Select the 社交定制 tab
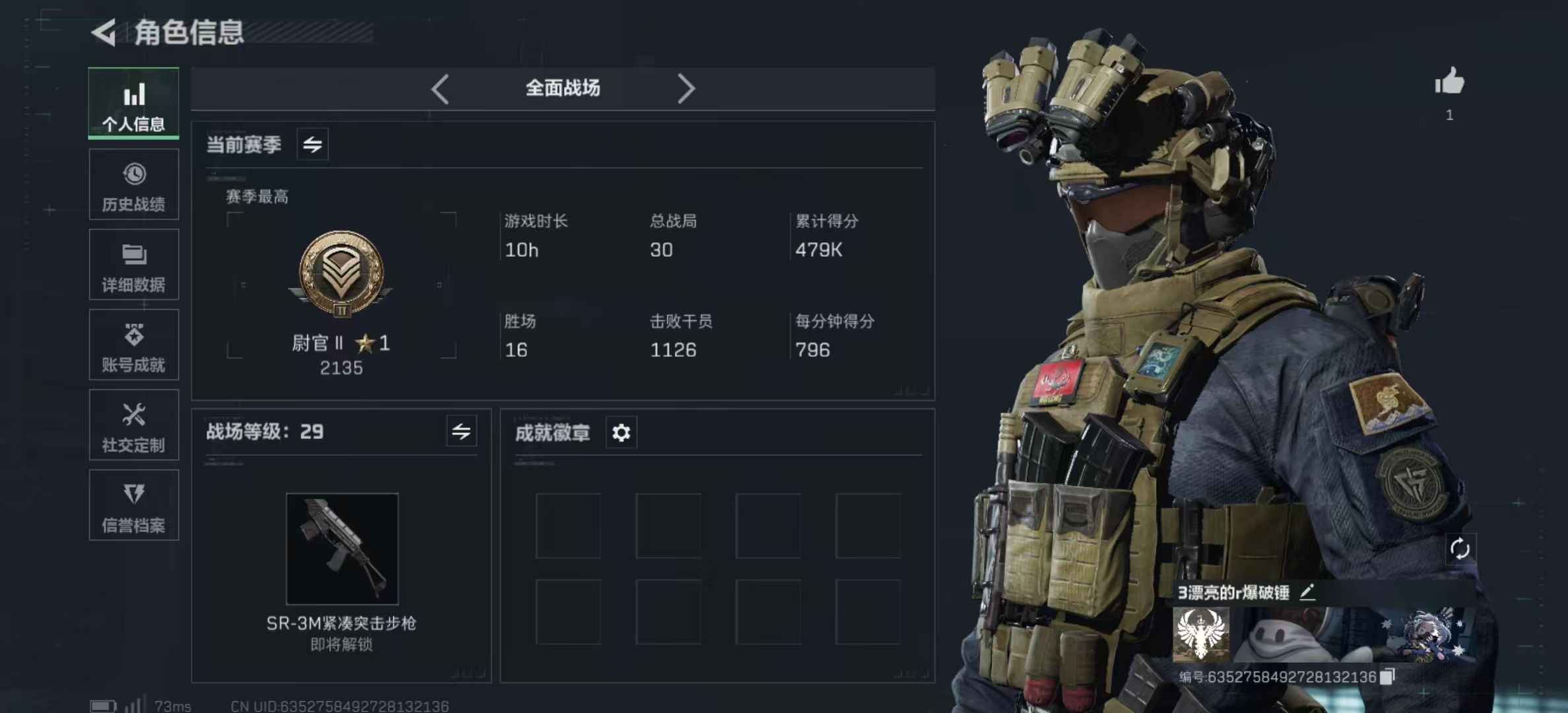 [133, 425]
